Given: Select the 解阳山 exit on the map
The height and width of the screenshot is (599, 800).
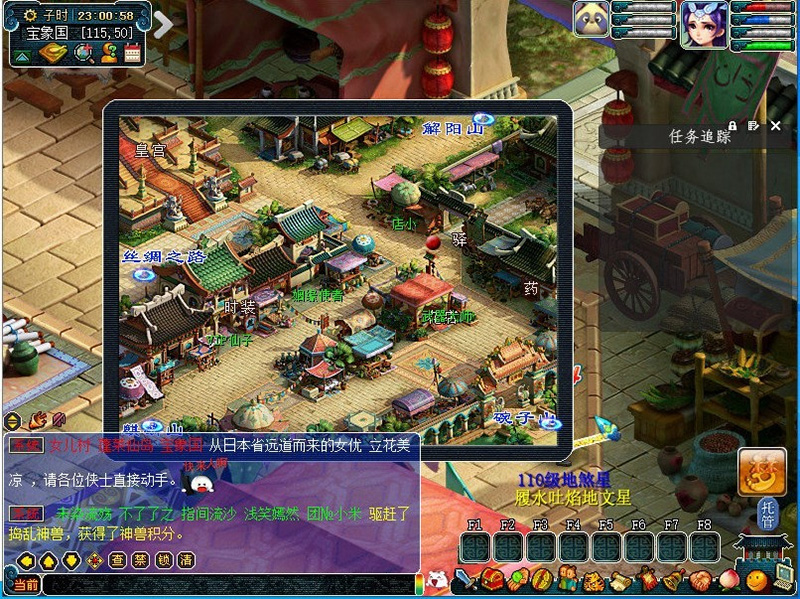Looking at the screenshot, I should [x=452, y=128].
